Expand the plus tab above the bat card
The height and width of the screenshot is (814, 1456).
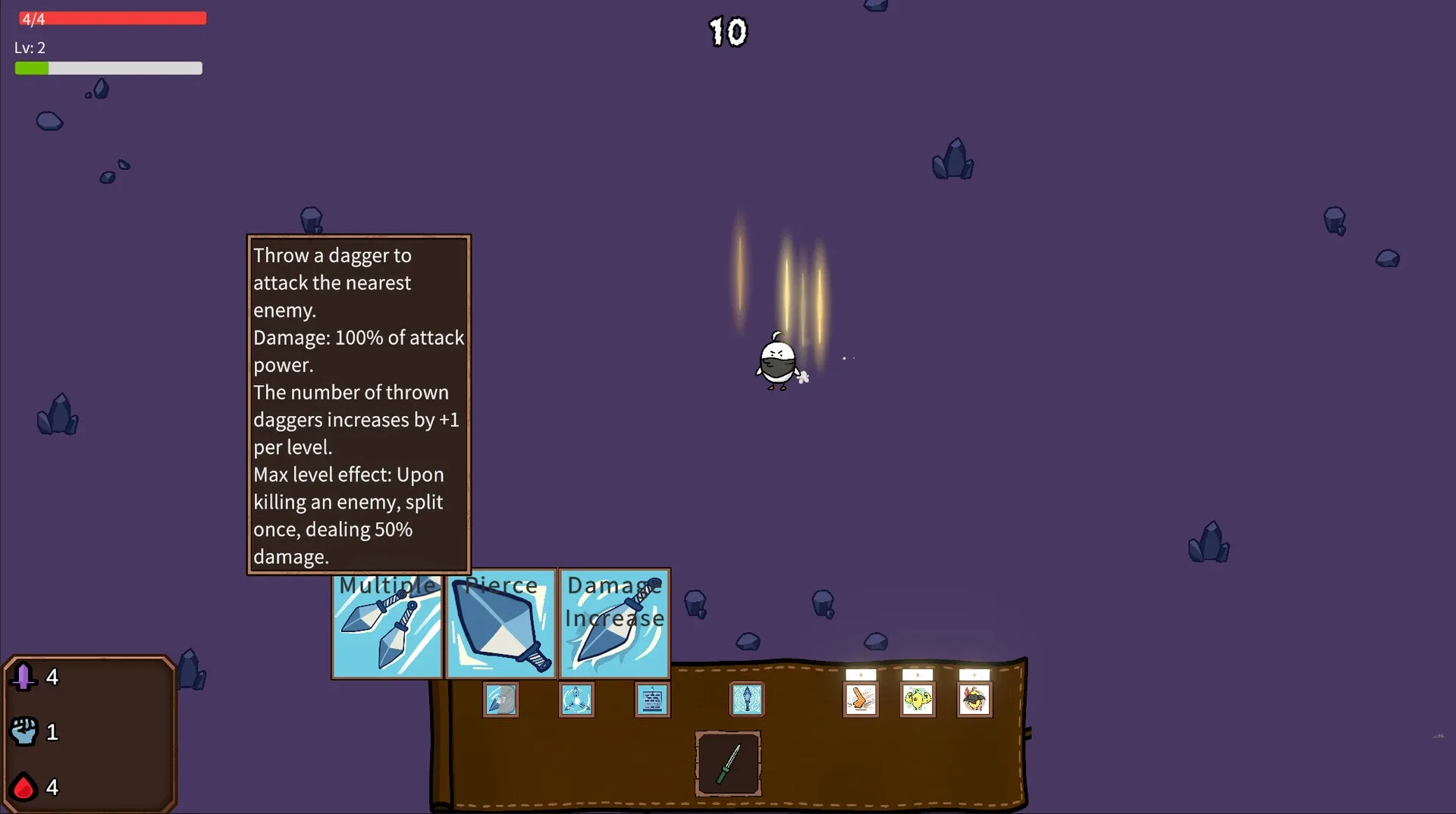click(x=974, y=674)
